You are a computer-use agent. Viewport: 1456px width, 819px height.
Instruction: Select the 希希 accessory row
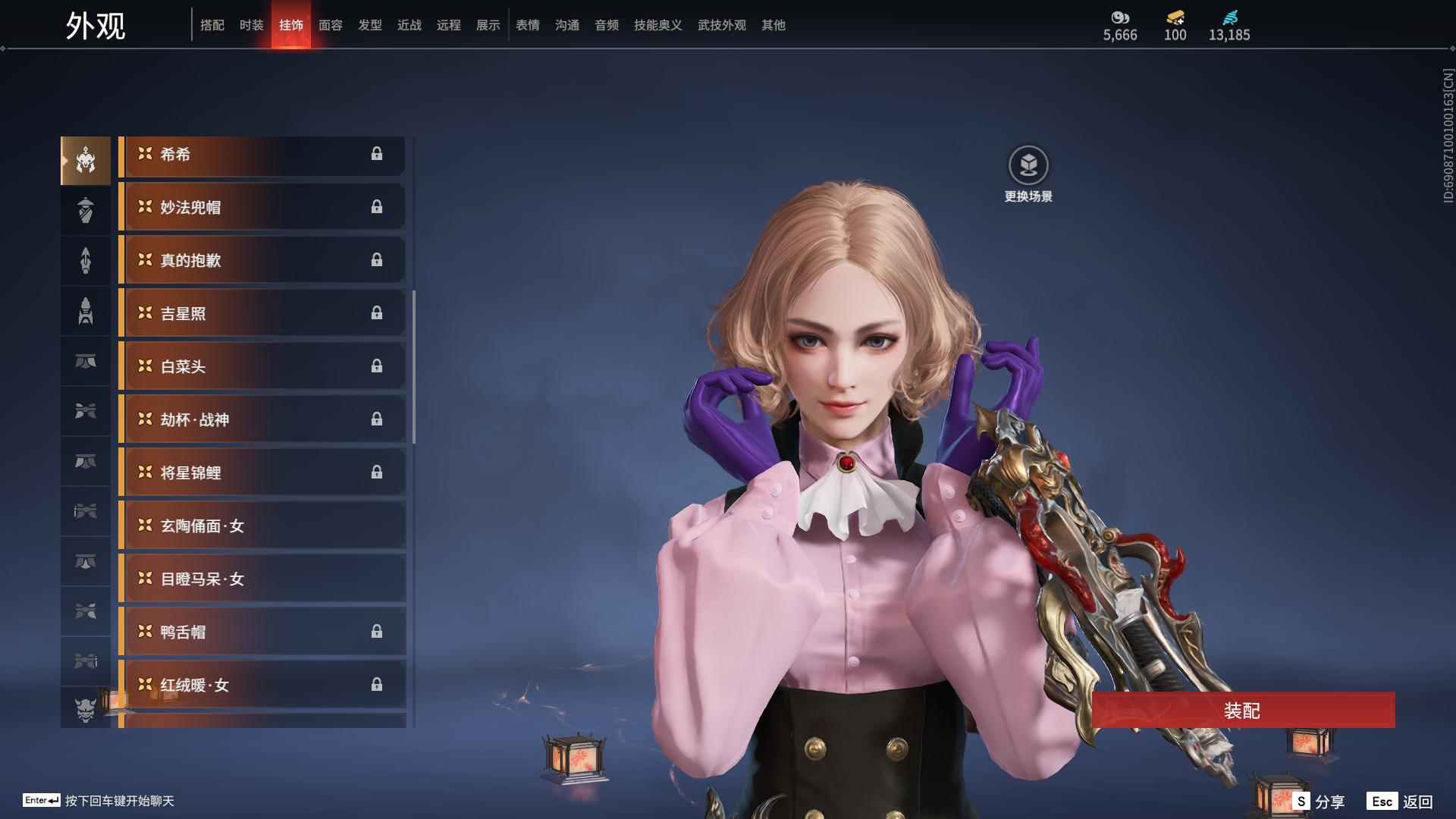[x=262, y=155]
